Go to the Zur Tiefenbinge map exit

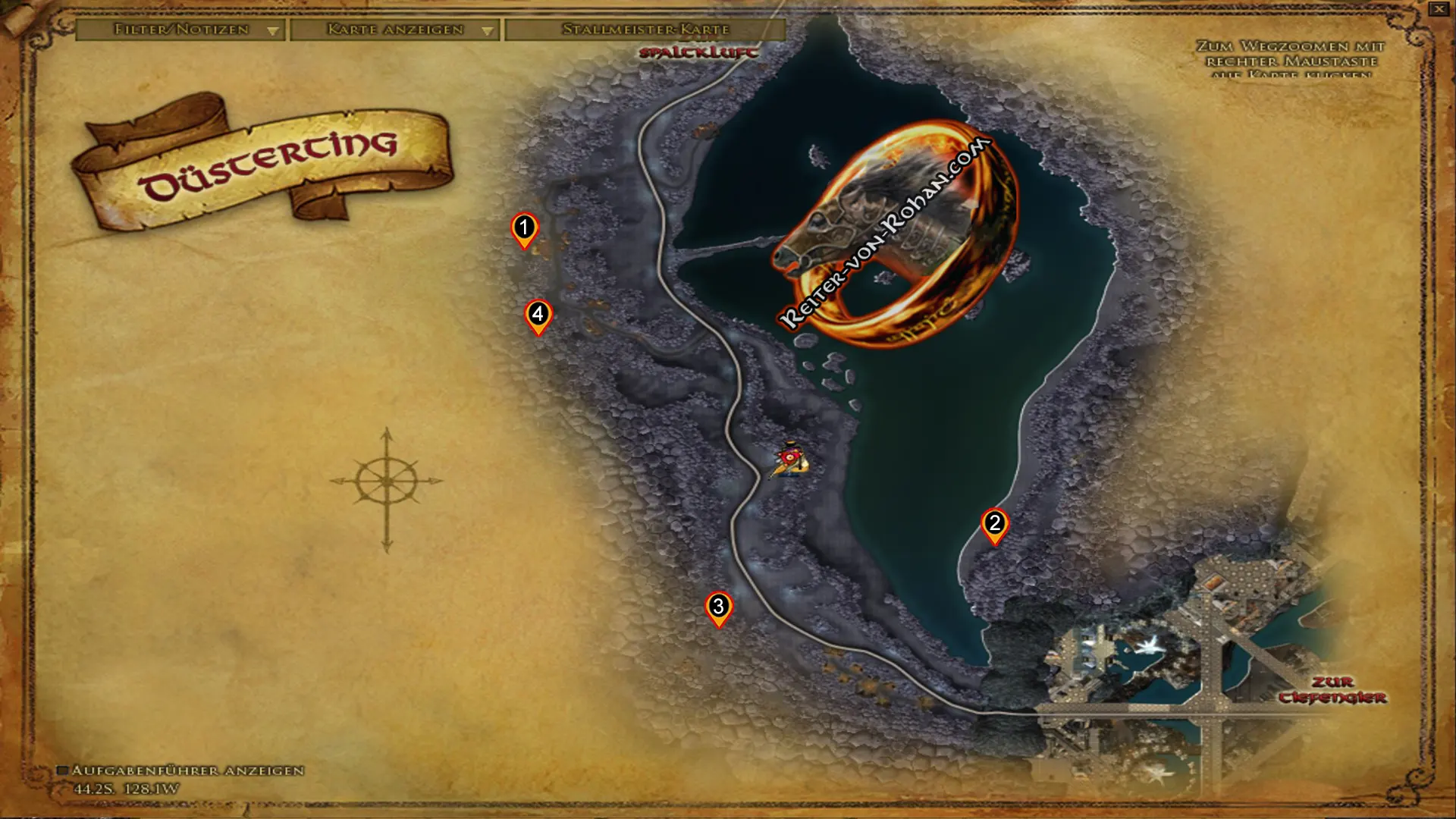(1332, 689)
